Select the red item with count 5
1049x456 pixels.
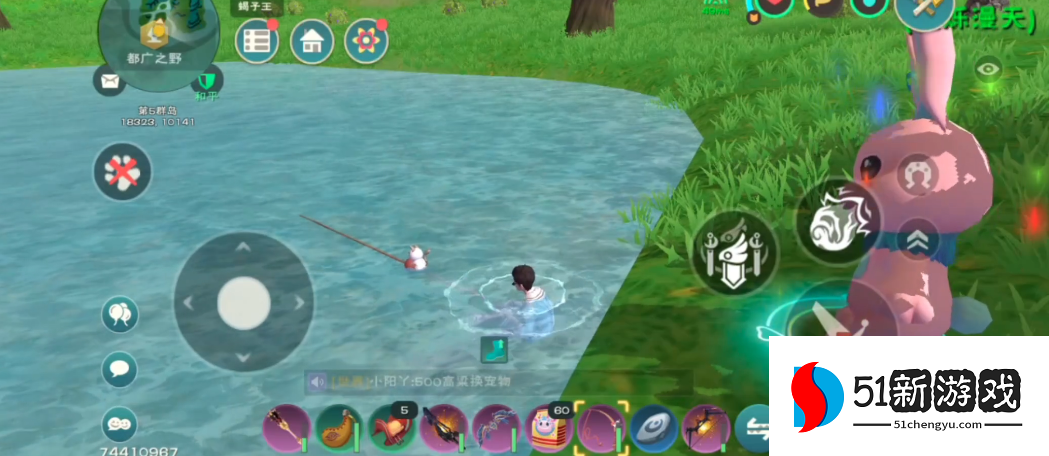pos(391,430)
